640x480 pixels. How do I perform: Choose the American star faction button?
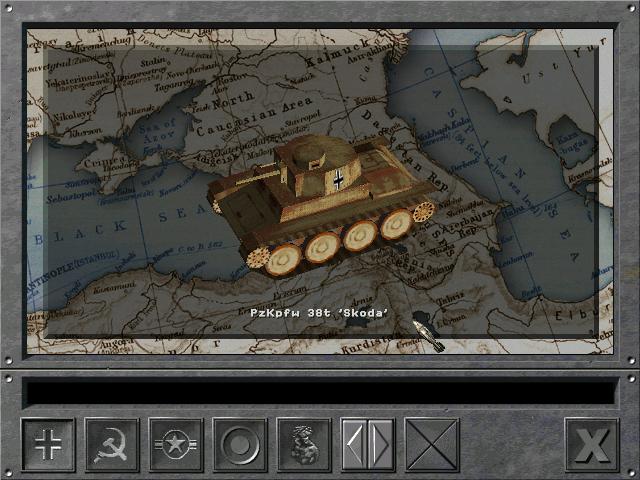tap(175, 444)
